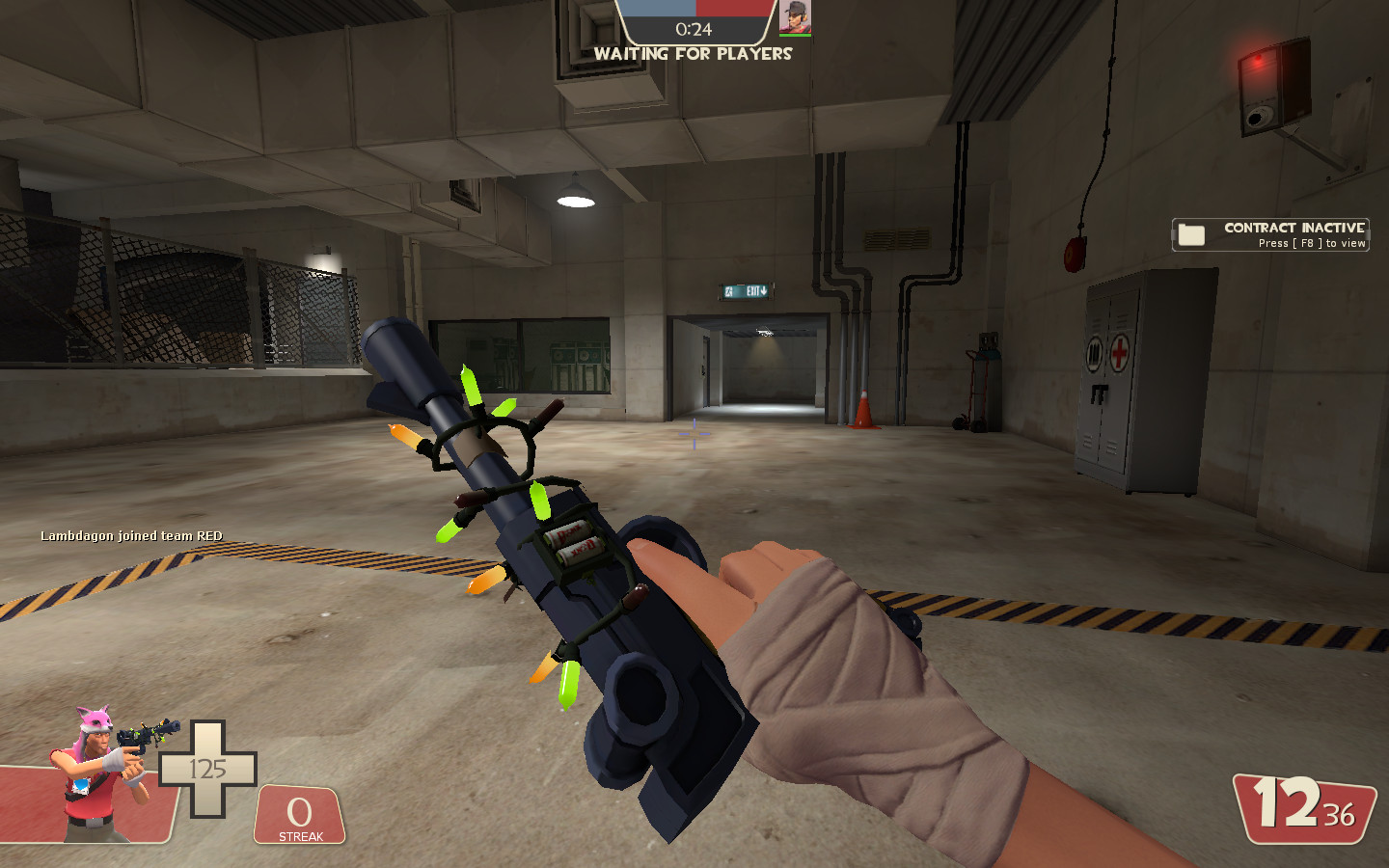Click the Lambdagon joined team RED message
This screenshot has height=868, width=1389.
click(x=130, y=537)
